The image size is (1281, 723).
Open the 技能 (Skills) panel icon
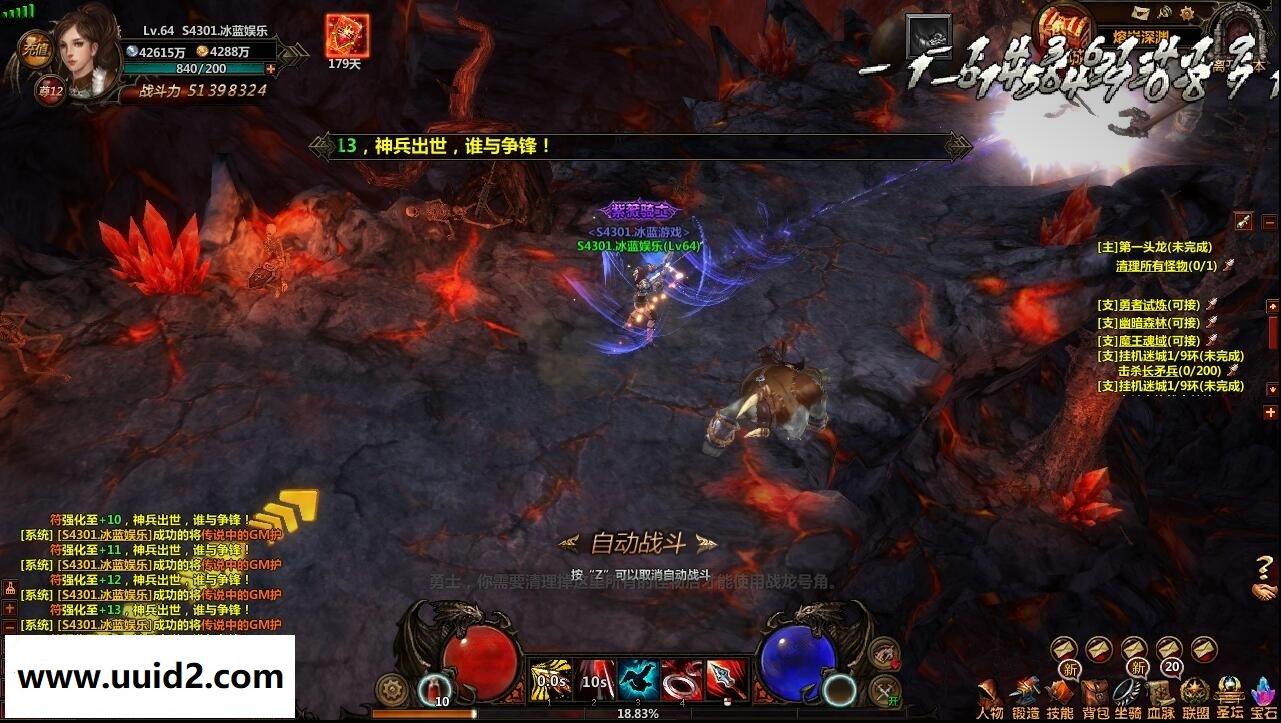tap(1060, 692)
